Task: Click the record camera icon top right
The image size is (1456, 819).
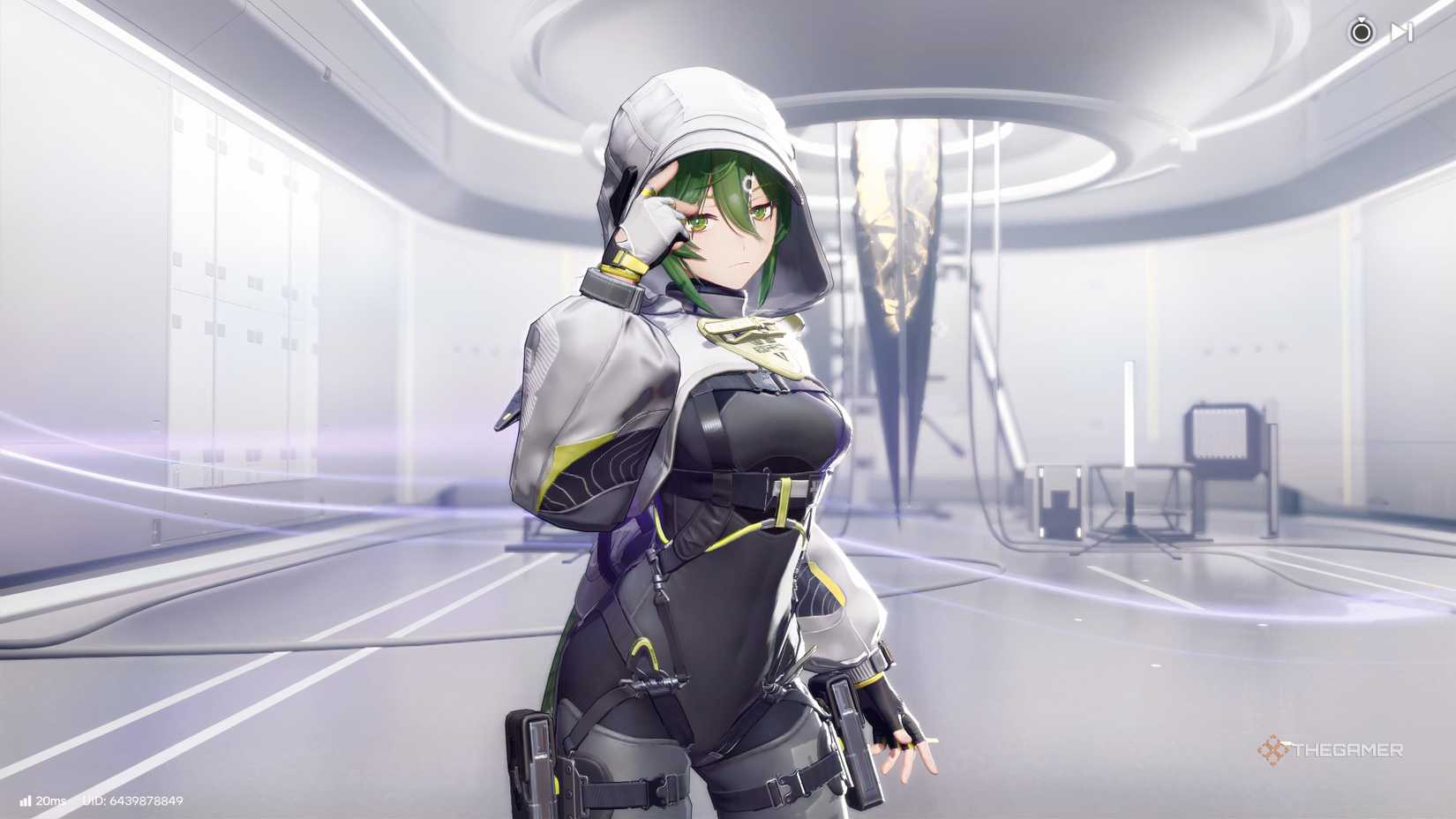Action: point(1361,34)
